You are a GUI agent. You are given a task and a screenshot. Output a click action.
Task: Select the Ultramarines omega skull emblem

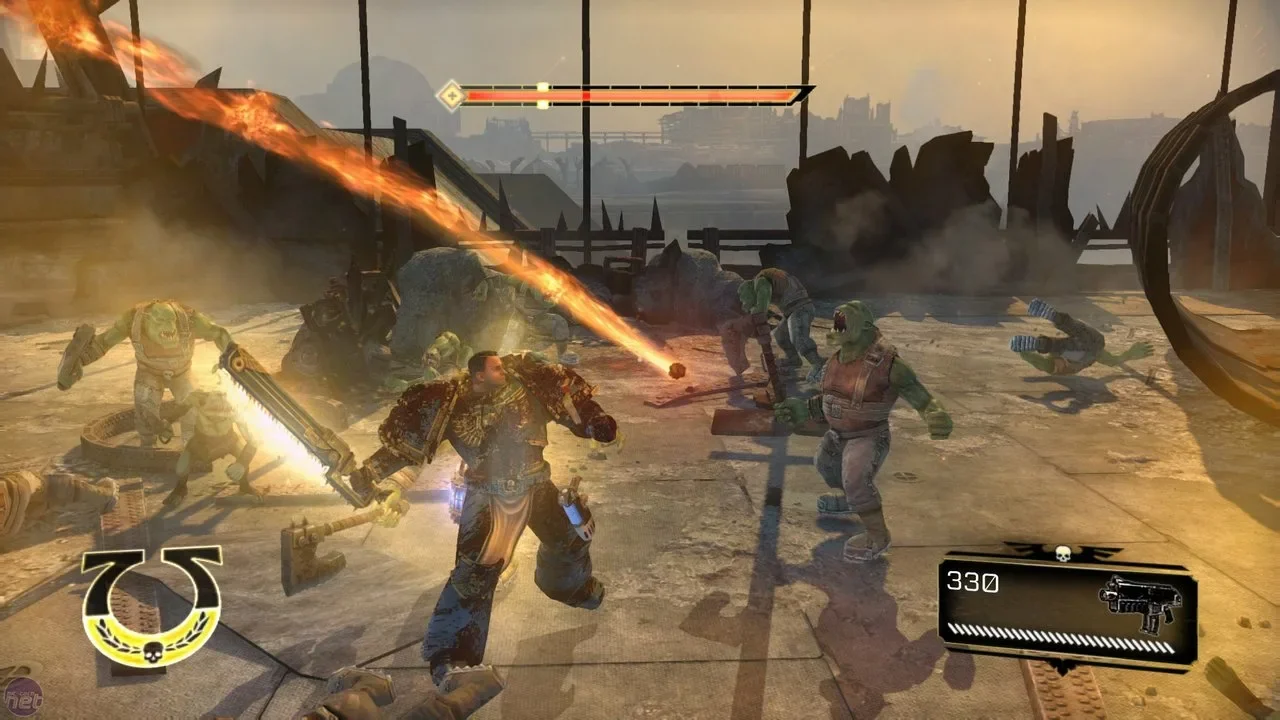point(151,605)
